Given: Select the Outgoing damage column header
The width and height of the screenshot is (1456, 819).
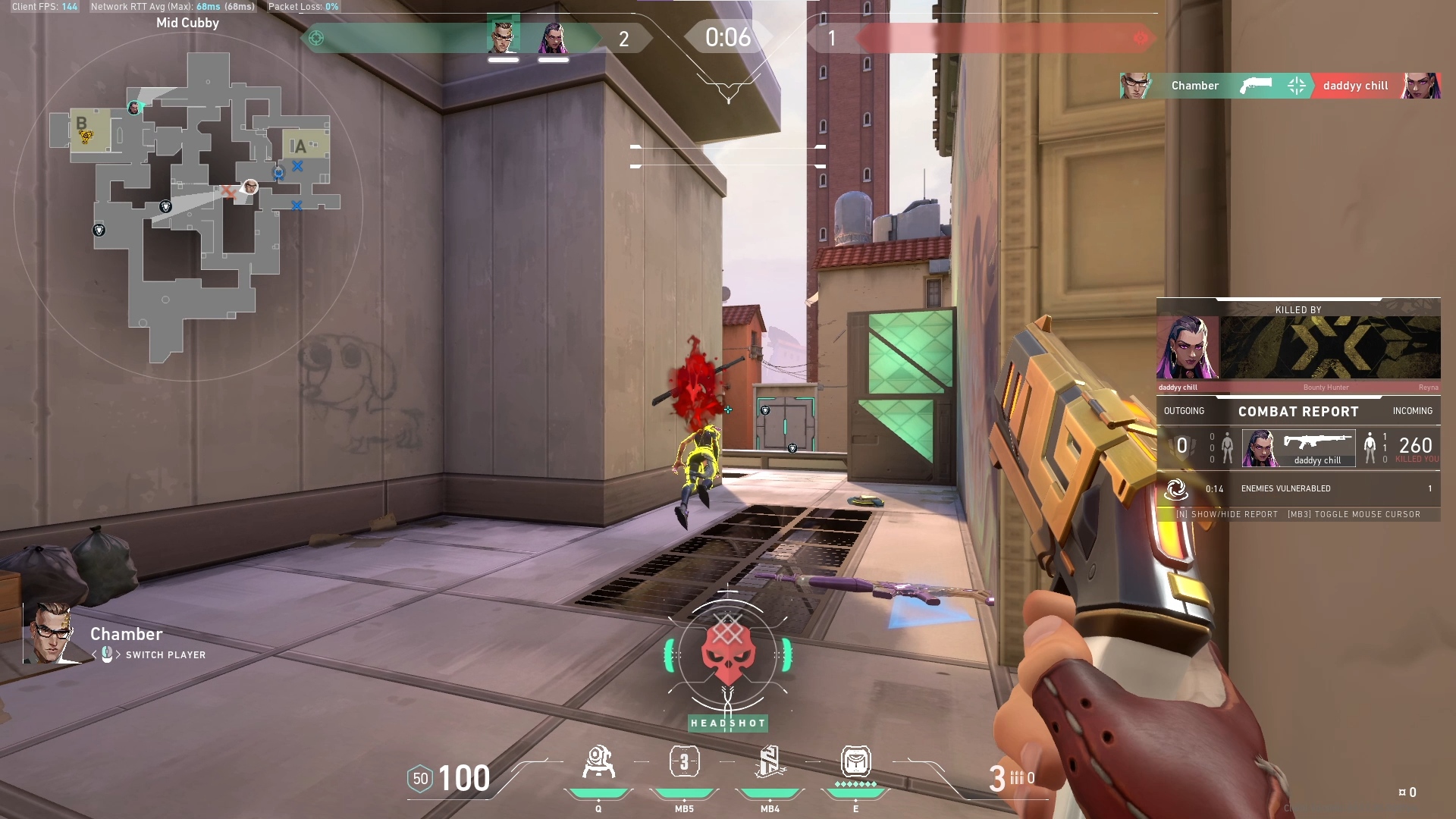Looking at the screenshot, I should (x=1184, y=411).
